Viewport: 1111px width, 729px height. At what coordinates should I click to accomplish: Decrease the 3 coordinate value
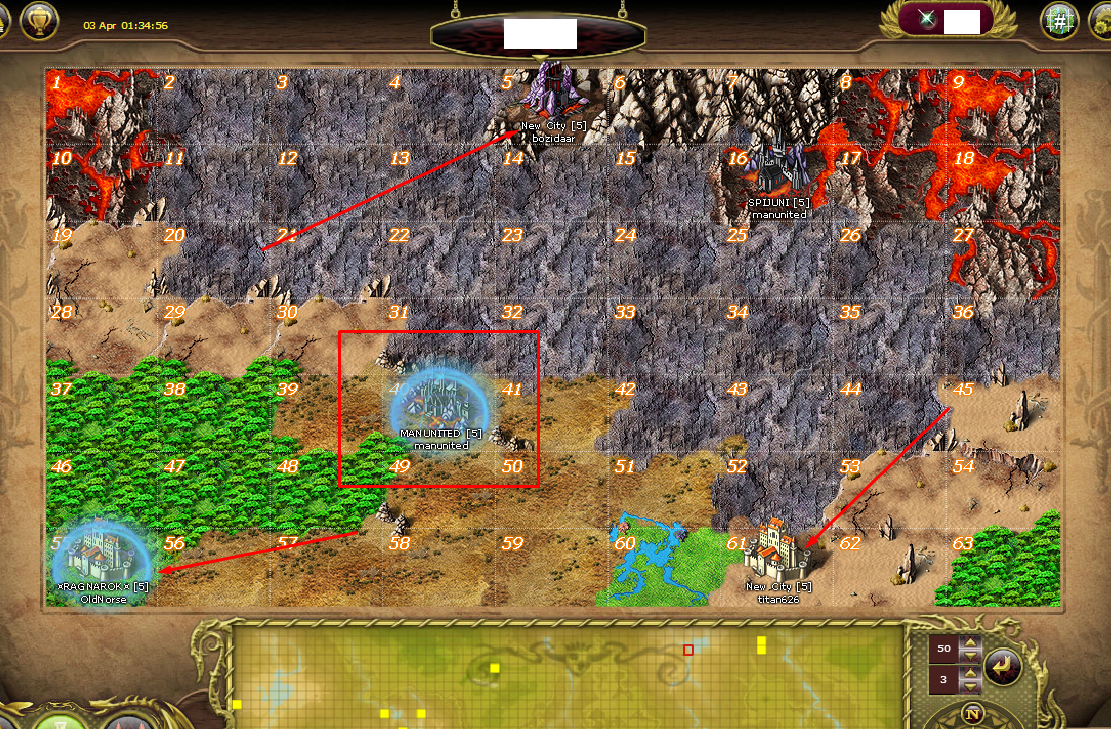coord(969,688)
